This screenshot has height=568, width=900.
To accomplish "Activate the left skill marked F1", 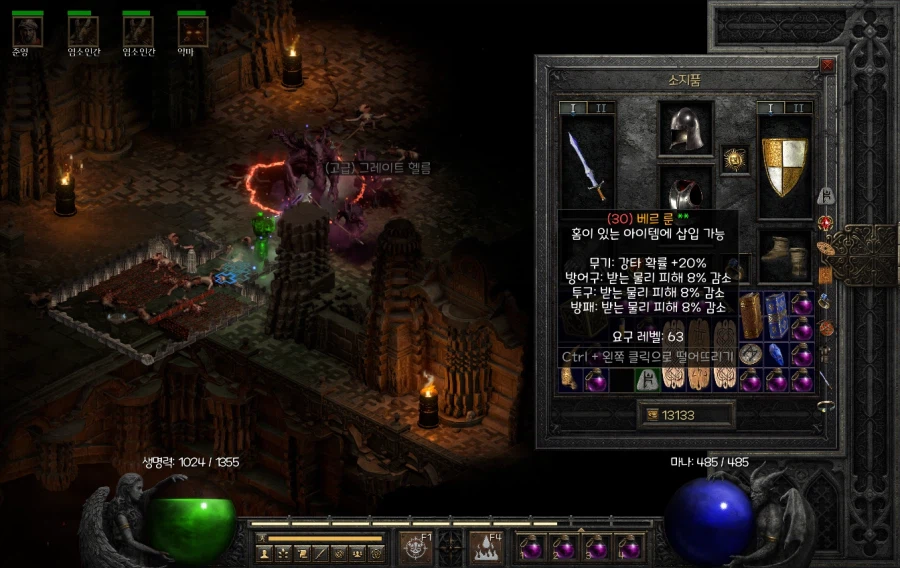I will (415, 546).
